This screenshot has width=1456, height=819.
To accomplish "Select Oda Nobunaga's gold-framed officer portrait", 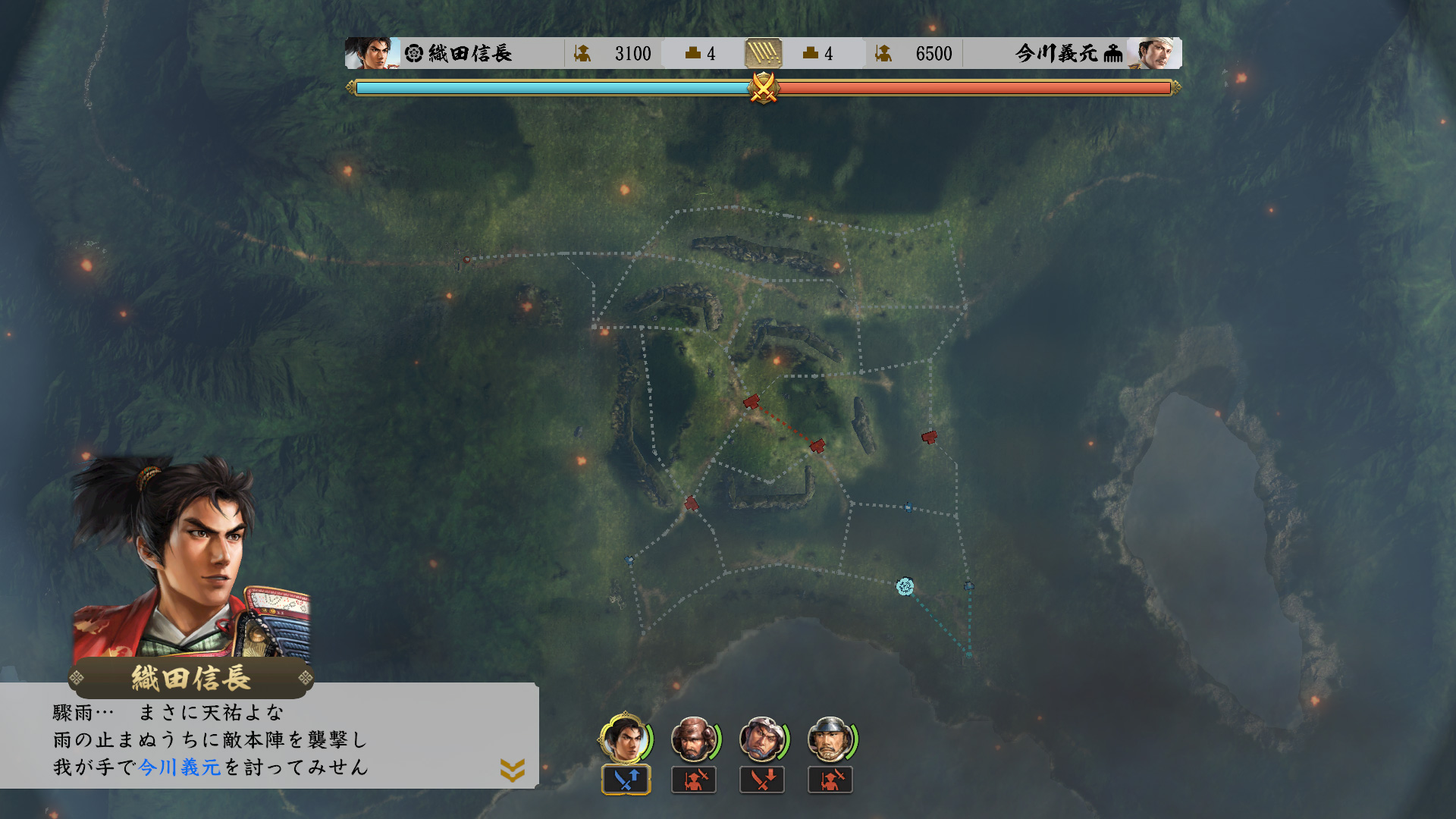I will point(624,739).
